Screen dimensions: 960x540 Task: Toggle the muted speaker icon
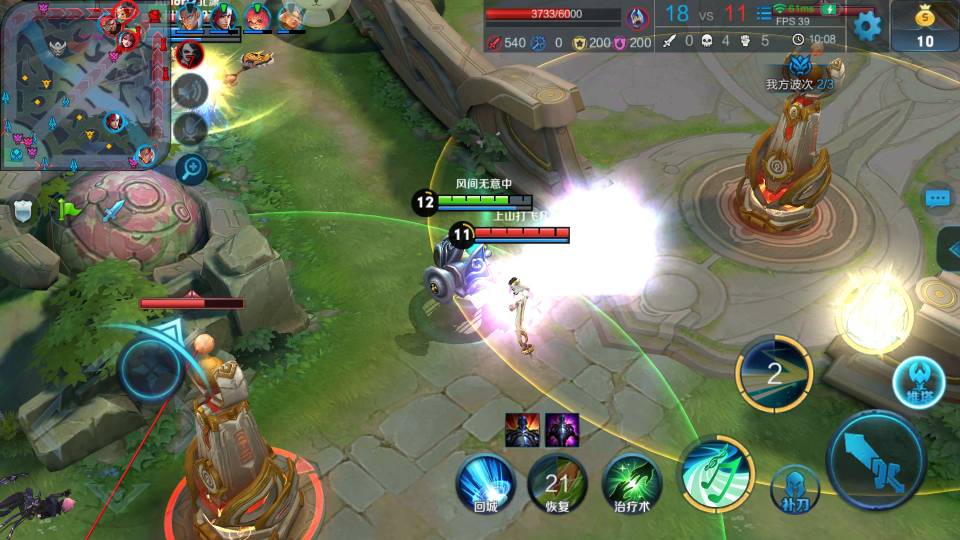(x=189, y=91)
